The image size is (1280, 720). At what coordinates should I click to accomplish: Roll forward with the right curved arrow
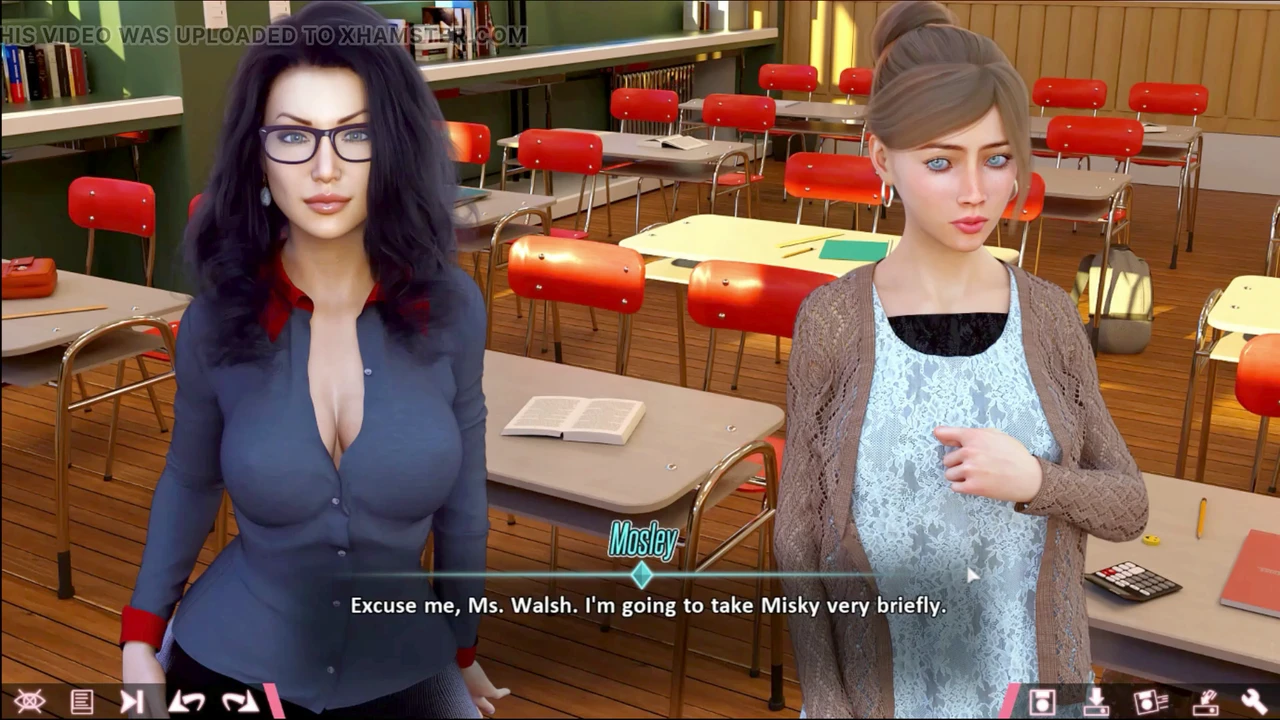tap(240, 701)
